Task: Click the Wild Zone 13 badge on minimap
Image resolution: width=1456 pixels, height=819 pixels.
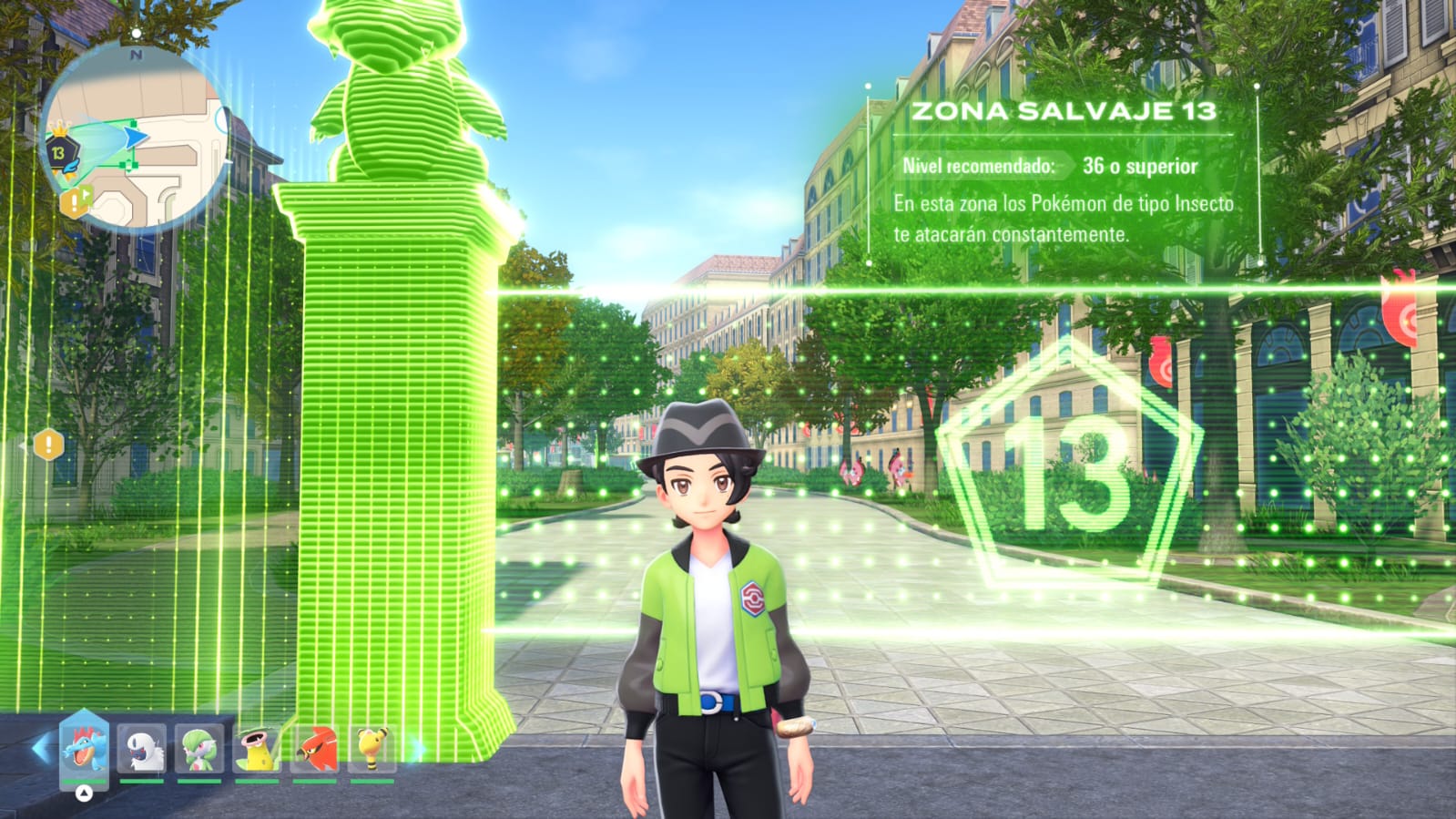Action: coord(59,152)
